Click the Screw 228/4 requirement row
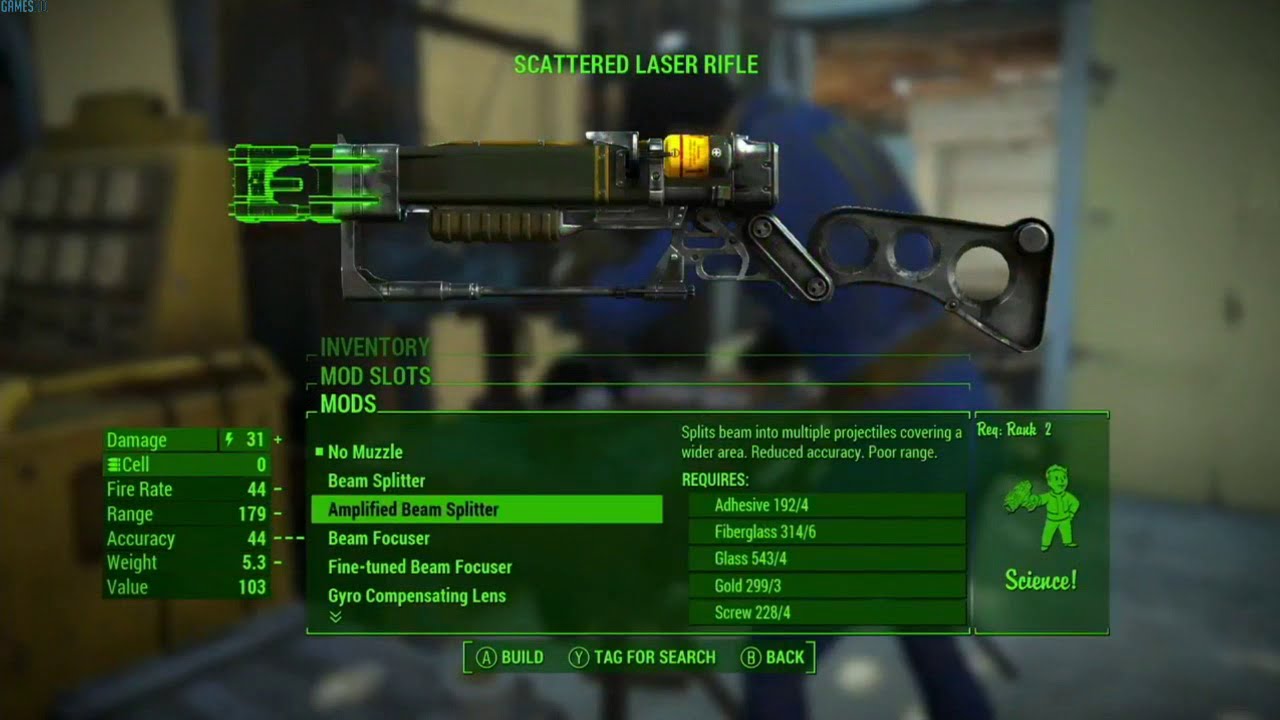This screenshot has width=1280, height=720. [x=826, y=612]
